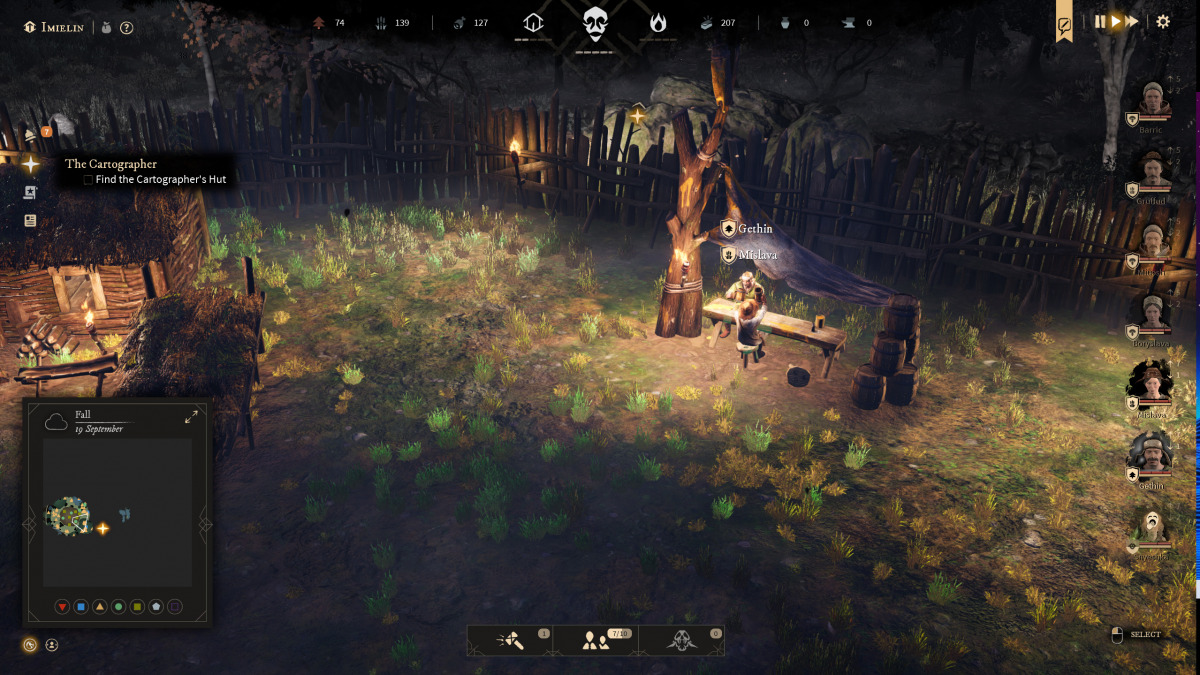Viewport: 1200px width, 675px height.
Task: Open the help question mark icon
Action: [127, 28]
